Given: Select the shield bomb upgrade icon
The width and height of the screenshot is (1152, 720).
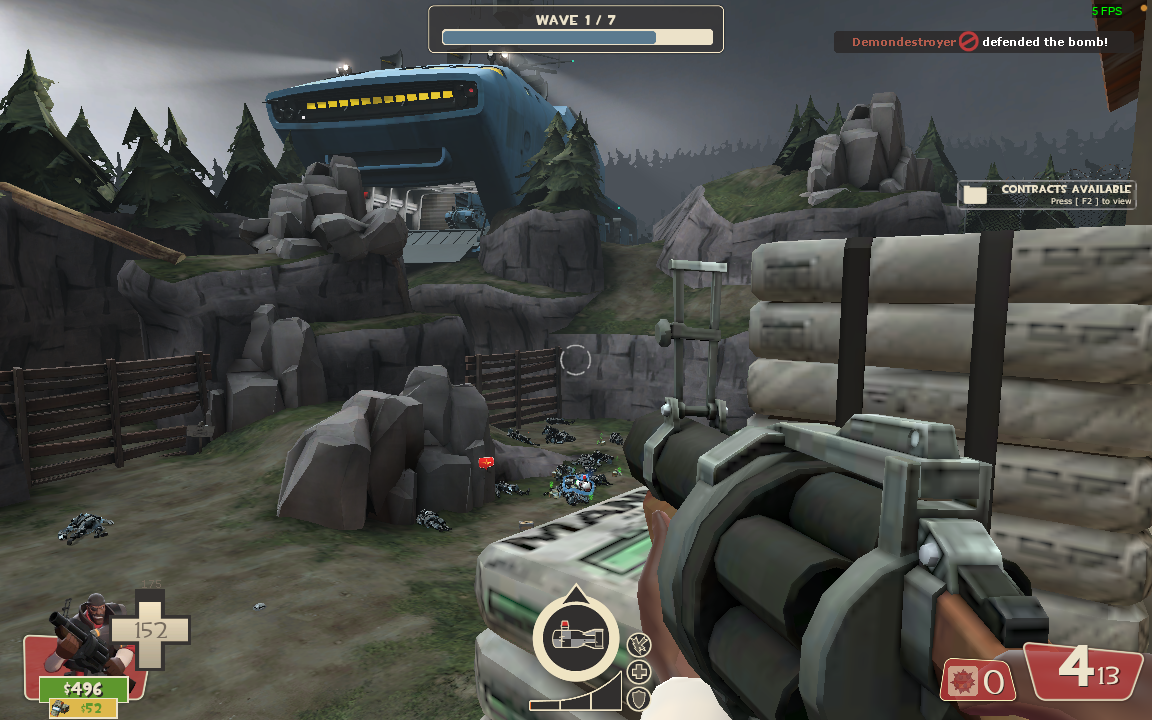Looking at the screenshot, I should (x=640, y=697).
